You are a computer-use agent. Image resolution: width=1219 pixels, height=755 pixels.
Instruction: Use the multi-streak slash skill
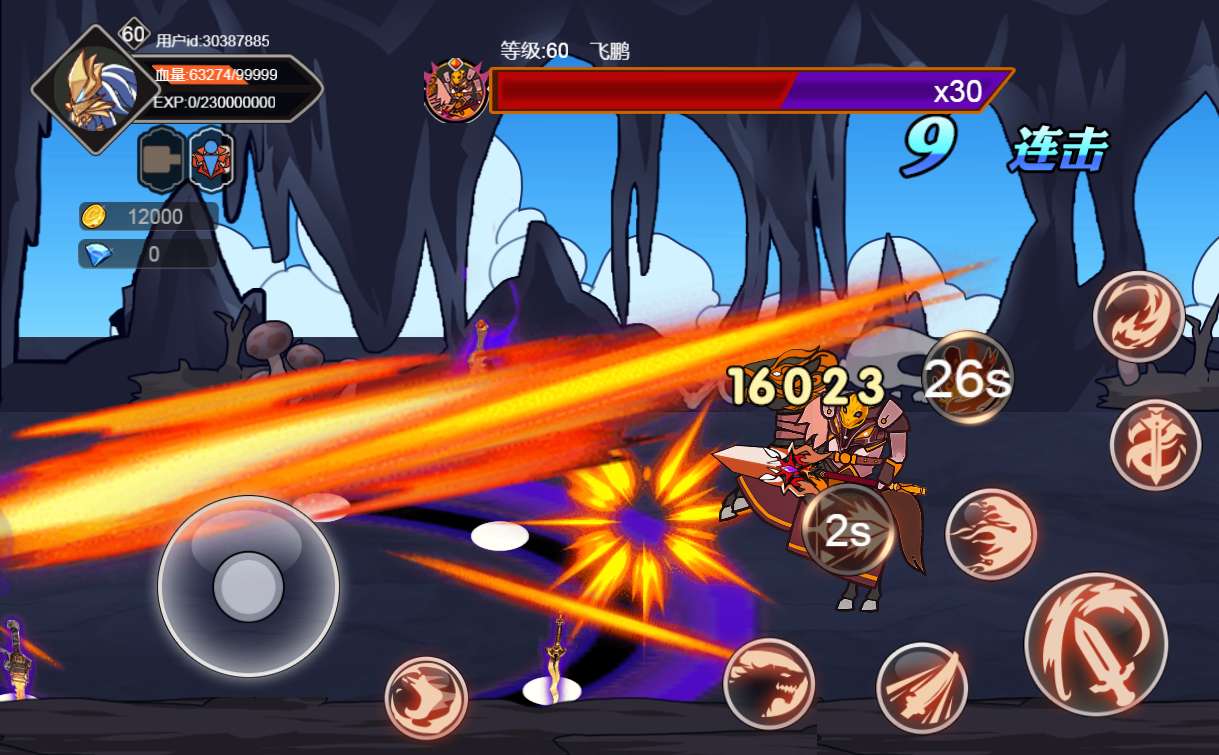tap(921, 687)
